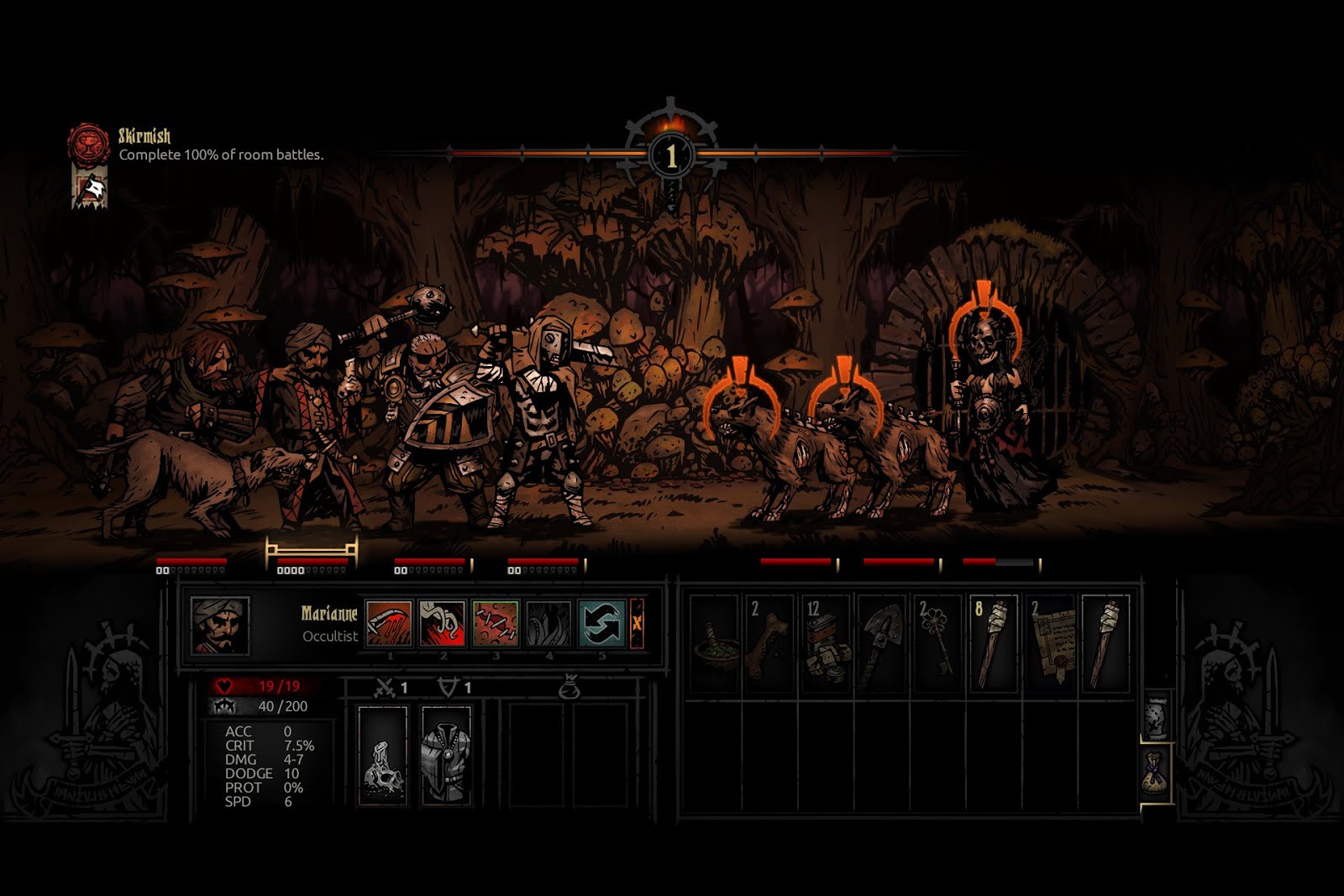Viewport: 1344px width, 896px height.
Task: Select the shovel in the inventory
Action: coord(881,644)
